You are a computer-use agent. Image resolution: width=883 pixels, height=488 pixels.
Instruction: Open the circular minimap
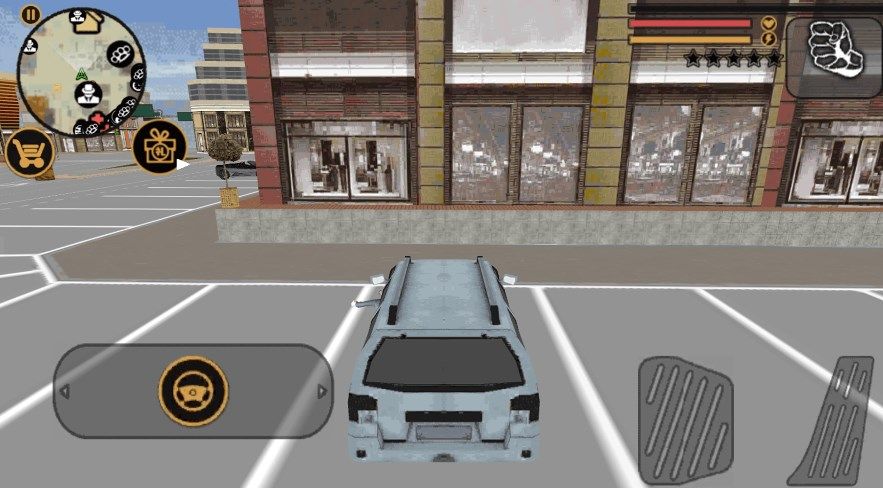pyautogui.click(x=82, y=72)
